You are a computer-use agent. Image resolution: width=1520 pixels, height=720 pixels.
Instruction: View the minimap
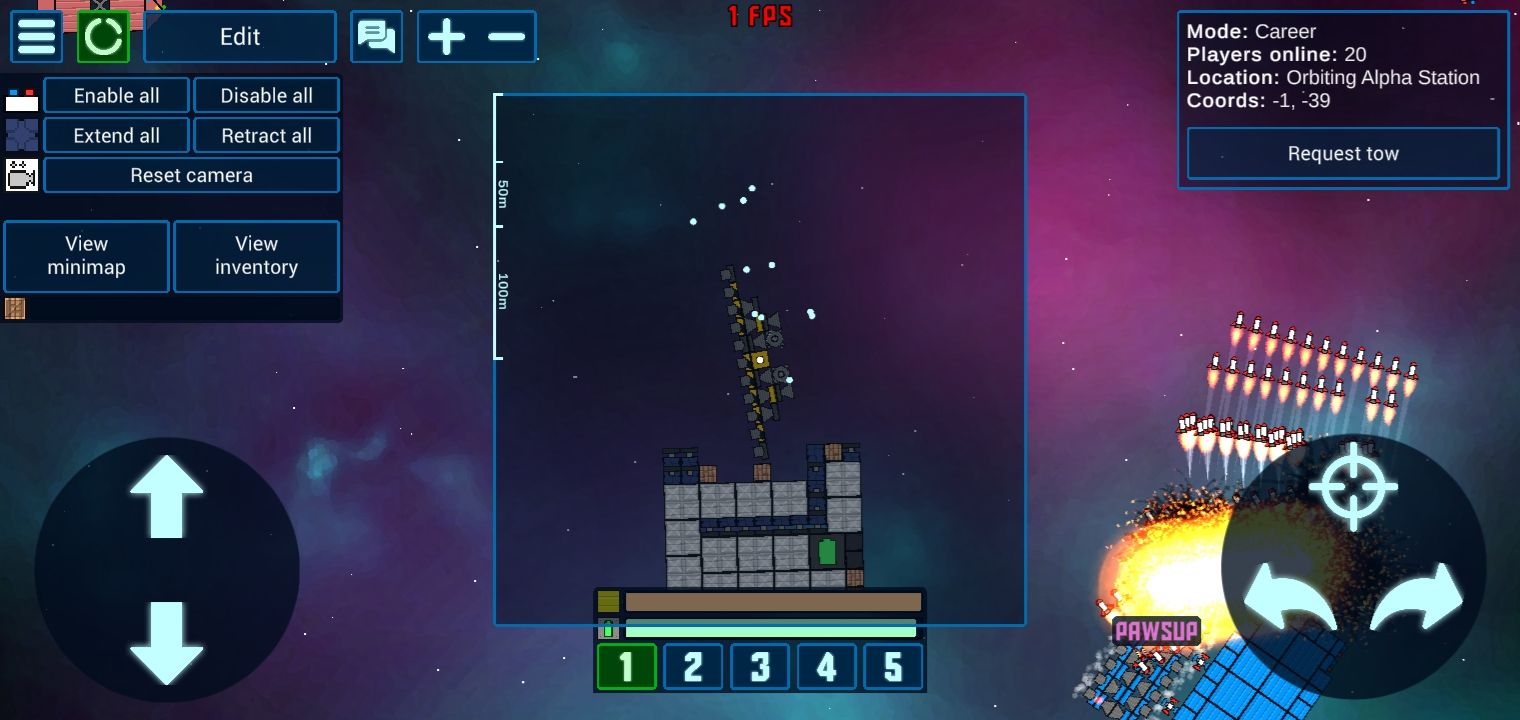pos(87,256)
